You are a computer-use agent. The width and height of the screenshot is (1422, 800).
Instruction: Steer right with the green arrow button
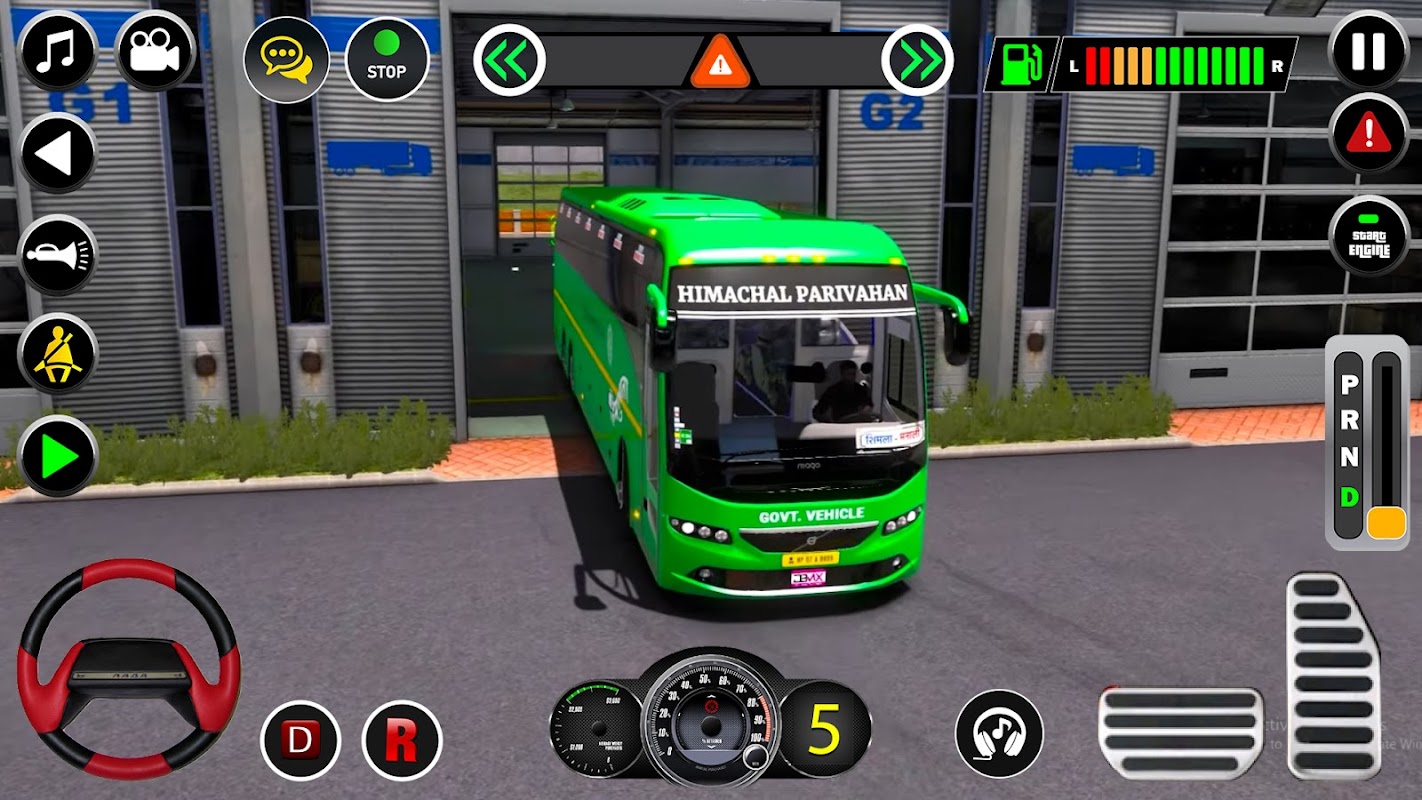coord(57,456)
